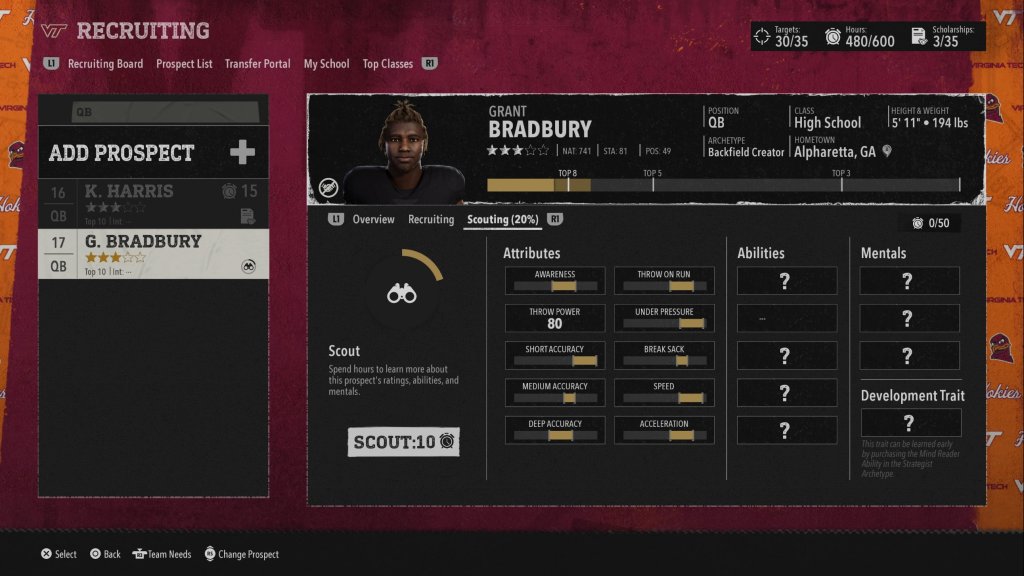
Task: Show the Top Classes tab
Action: point(387,64)
